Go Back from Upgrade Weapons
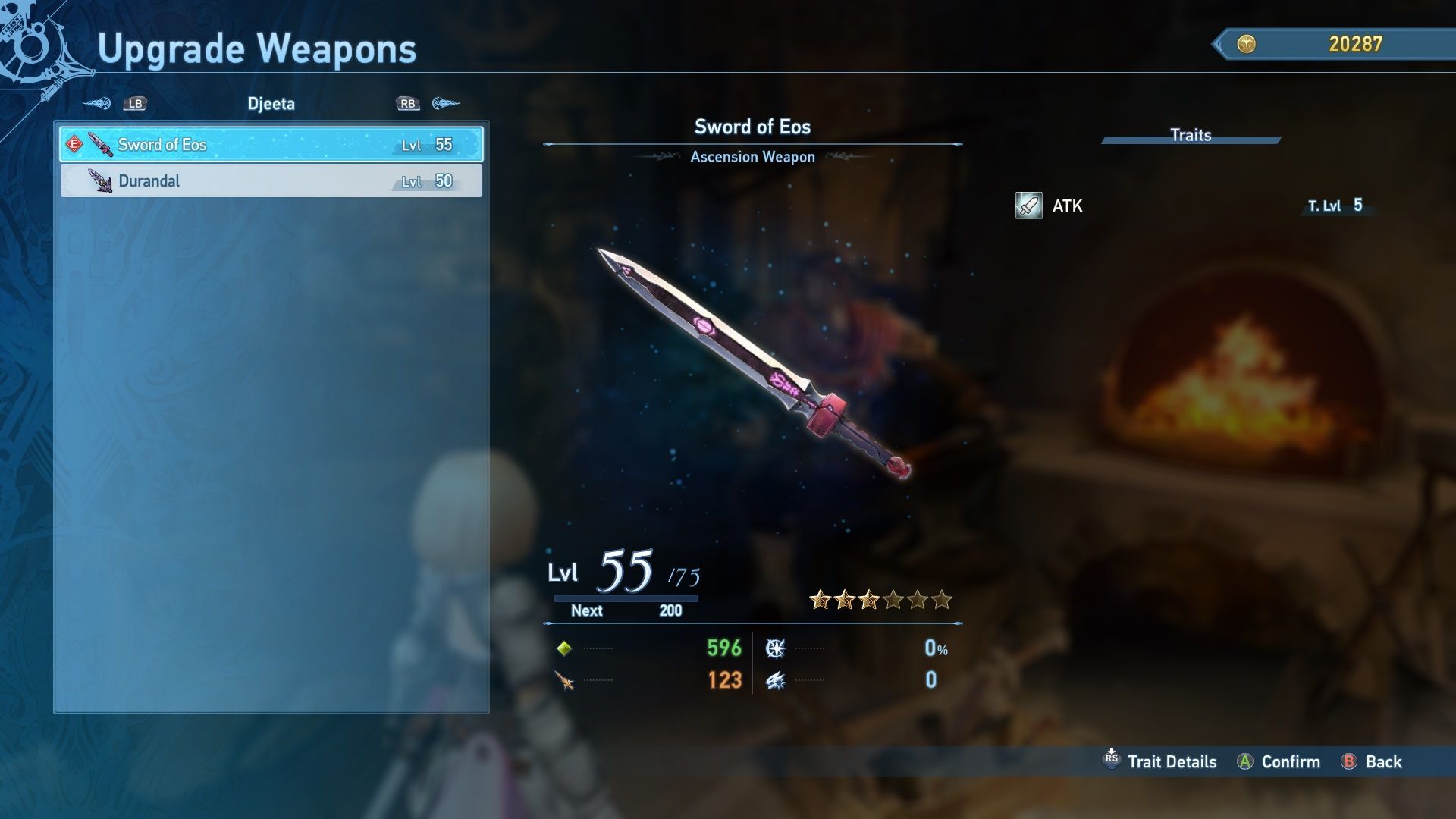This screenshot has height=819, width=1456. coord(1371,761)
